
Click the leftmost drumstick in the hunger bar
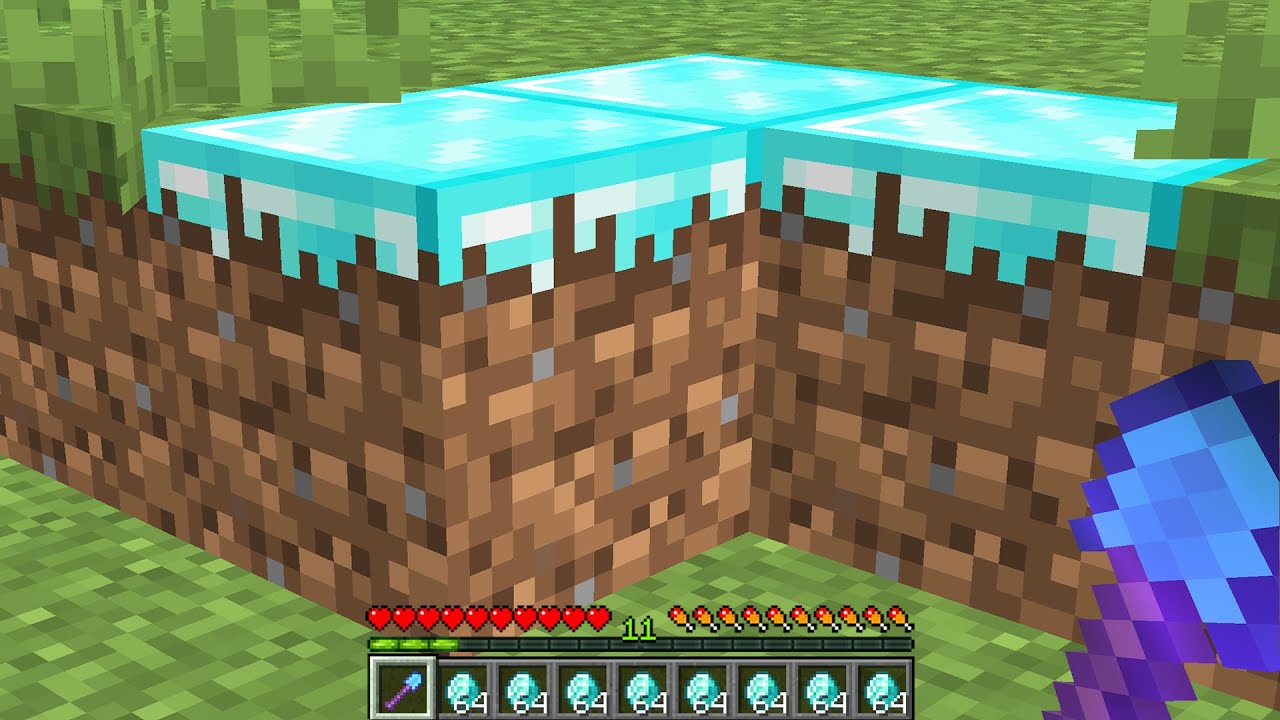coord(680,616)
